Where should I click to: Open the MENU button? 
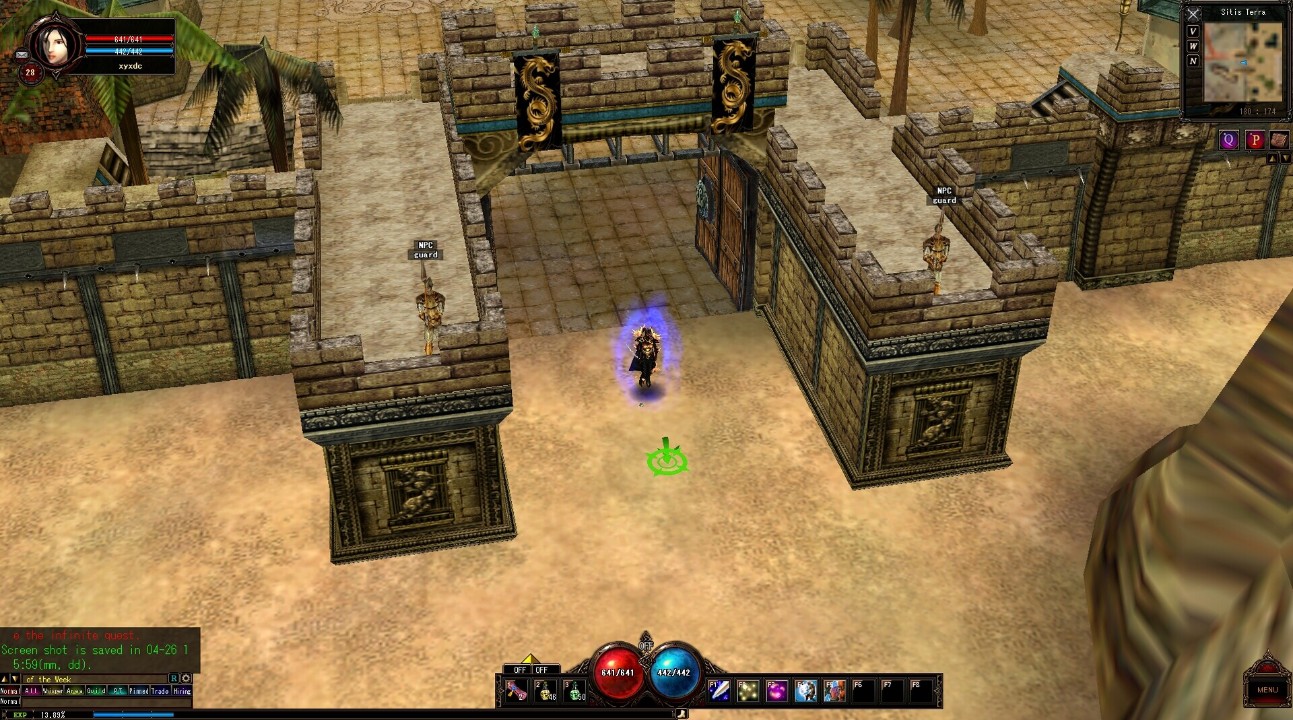tap(1267, 689)
